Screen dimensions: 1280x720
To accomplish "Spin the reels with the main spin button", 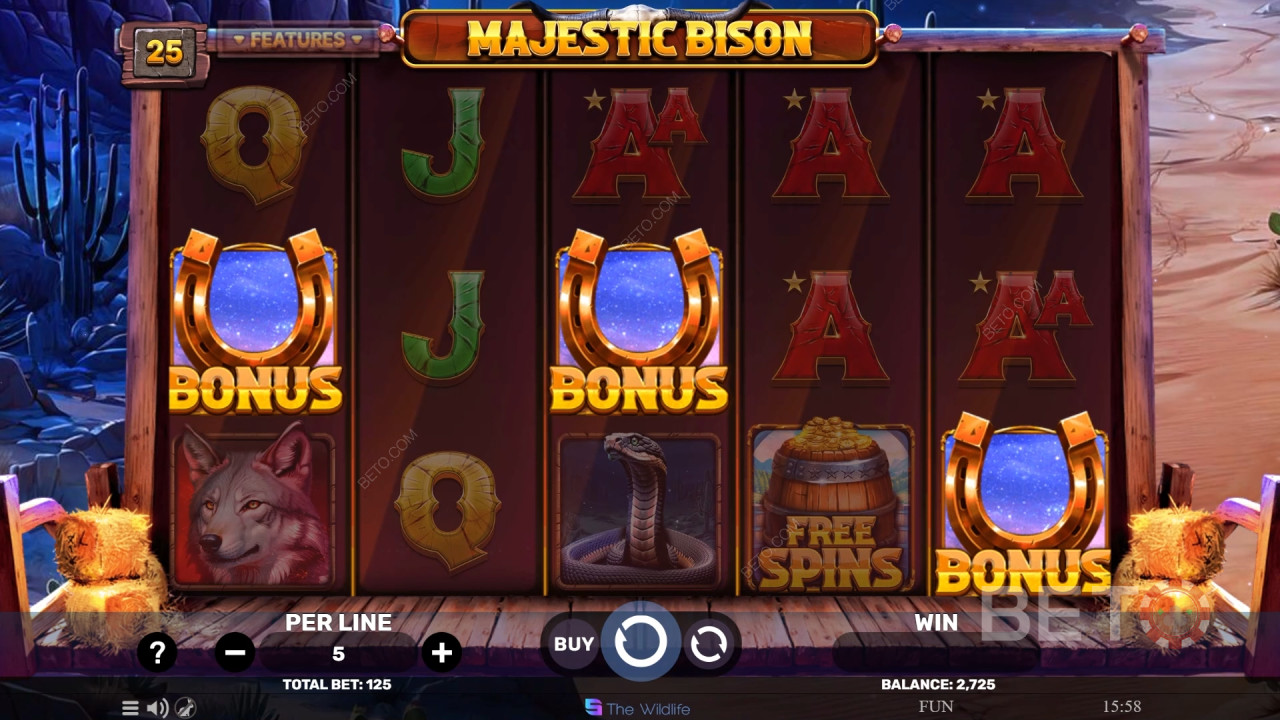I will point(640,642).
